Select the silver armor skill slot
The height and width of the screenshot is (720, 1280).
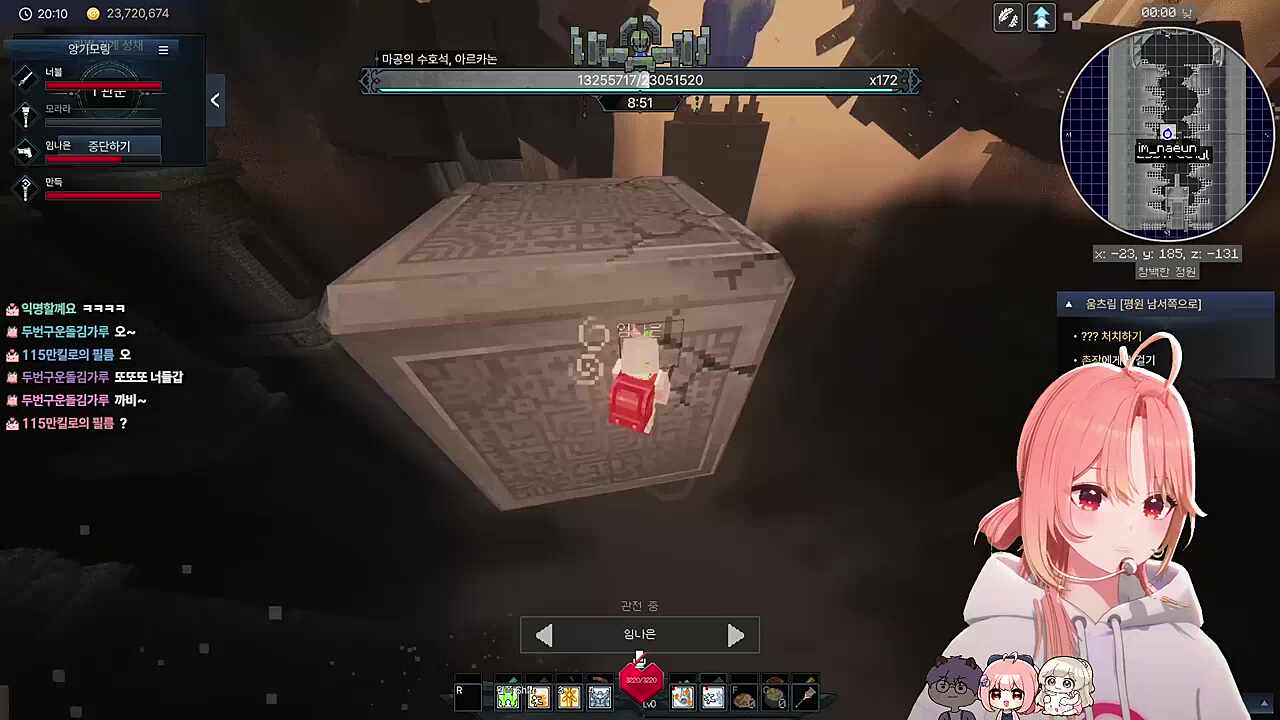[600, 697]
